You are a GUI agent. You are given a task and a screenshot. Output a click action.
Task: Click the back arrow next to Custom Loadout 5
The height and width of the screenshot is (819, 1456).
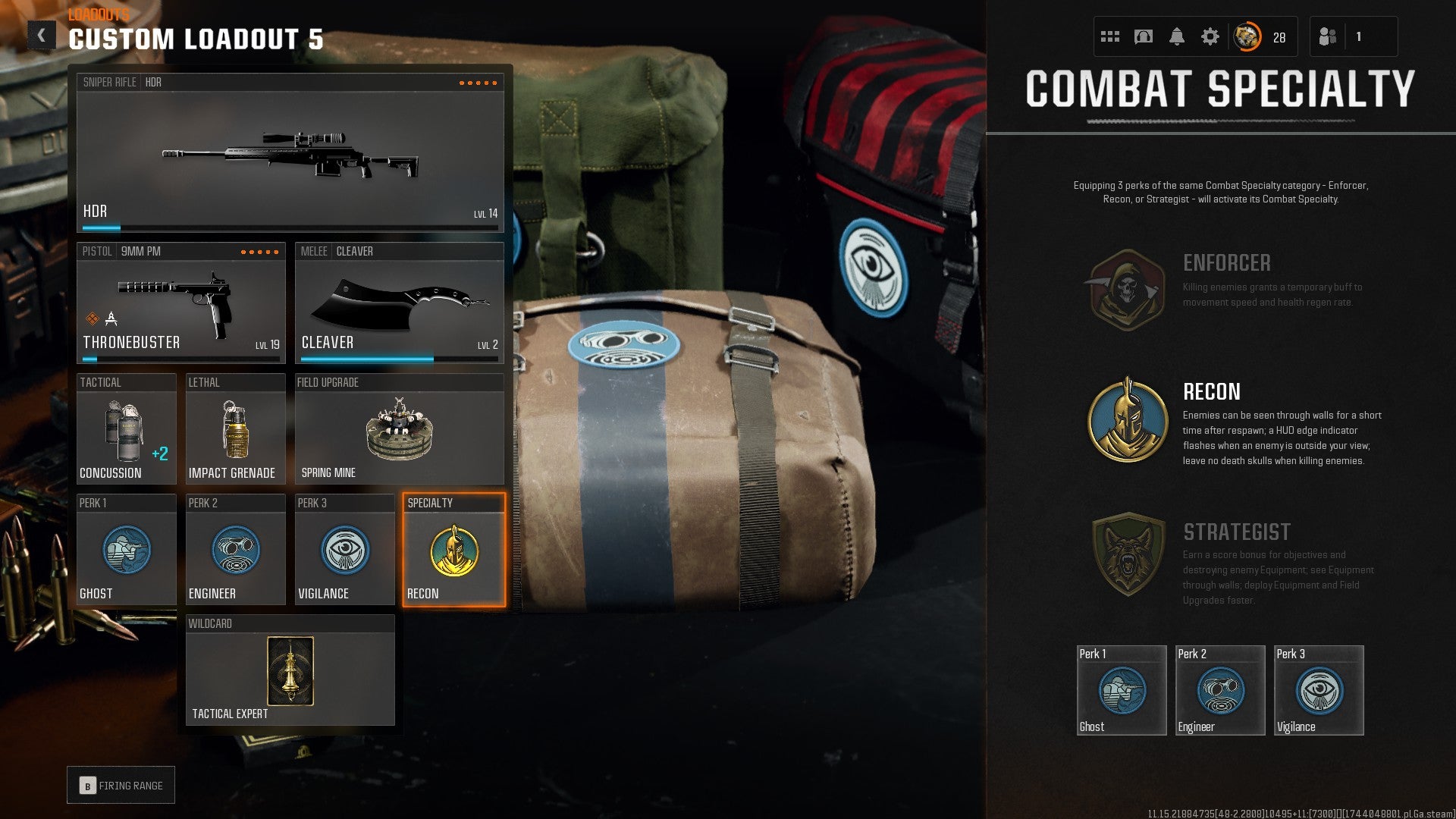42,33
